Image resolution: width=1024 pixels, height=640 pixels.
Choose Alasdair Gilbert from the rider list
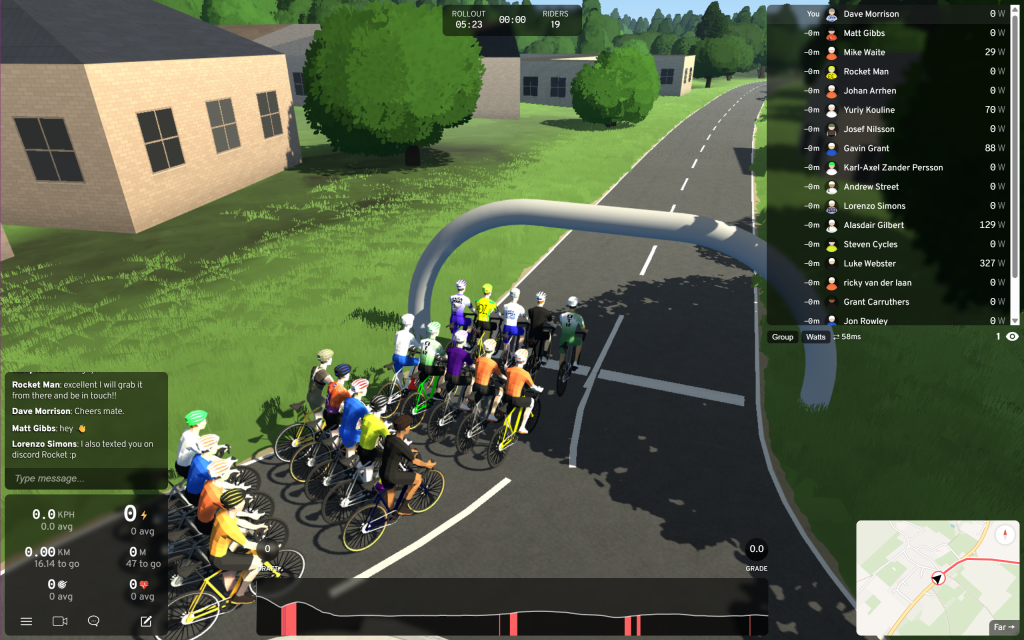pos(877,225)
